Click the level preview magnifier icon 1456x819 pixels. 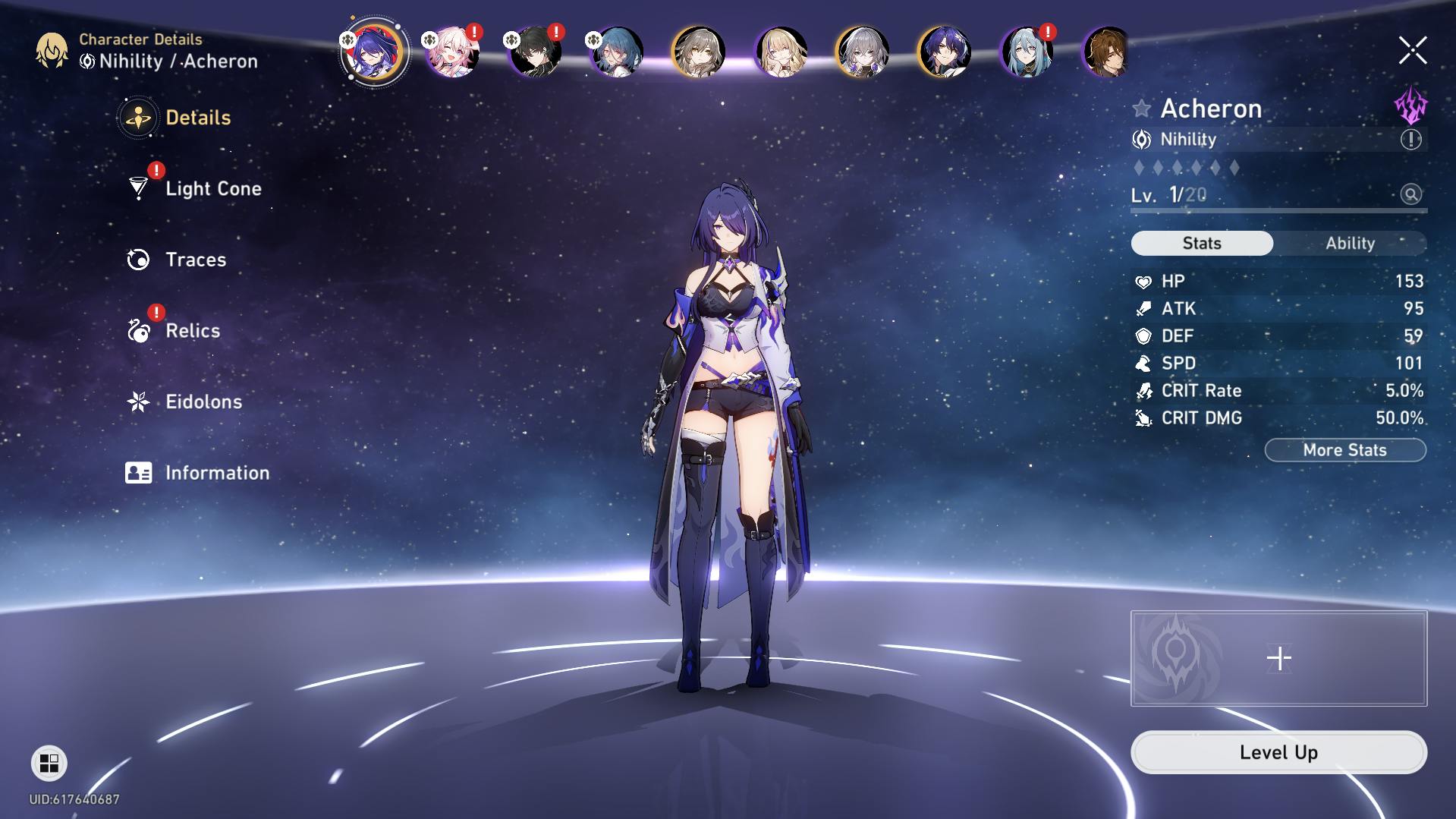pyautogui.click(x=1410, y=194)
